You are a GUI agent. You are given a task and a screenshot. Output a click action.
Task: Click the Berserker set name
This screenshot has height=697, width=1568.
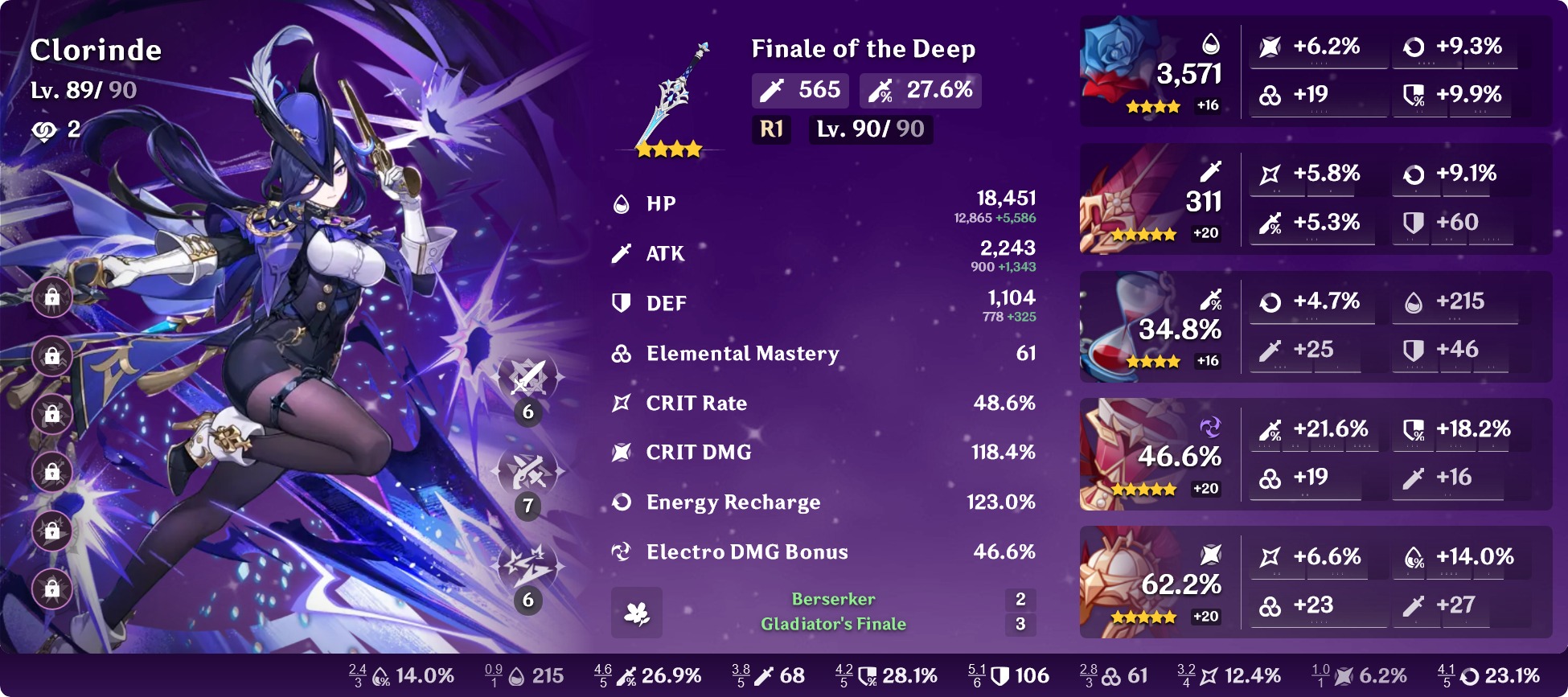tap(831, 599)
